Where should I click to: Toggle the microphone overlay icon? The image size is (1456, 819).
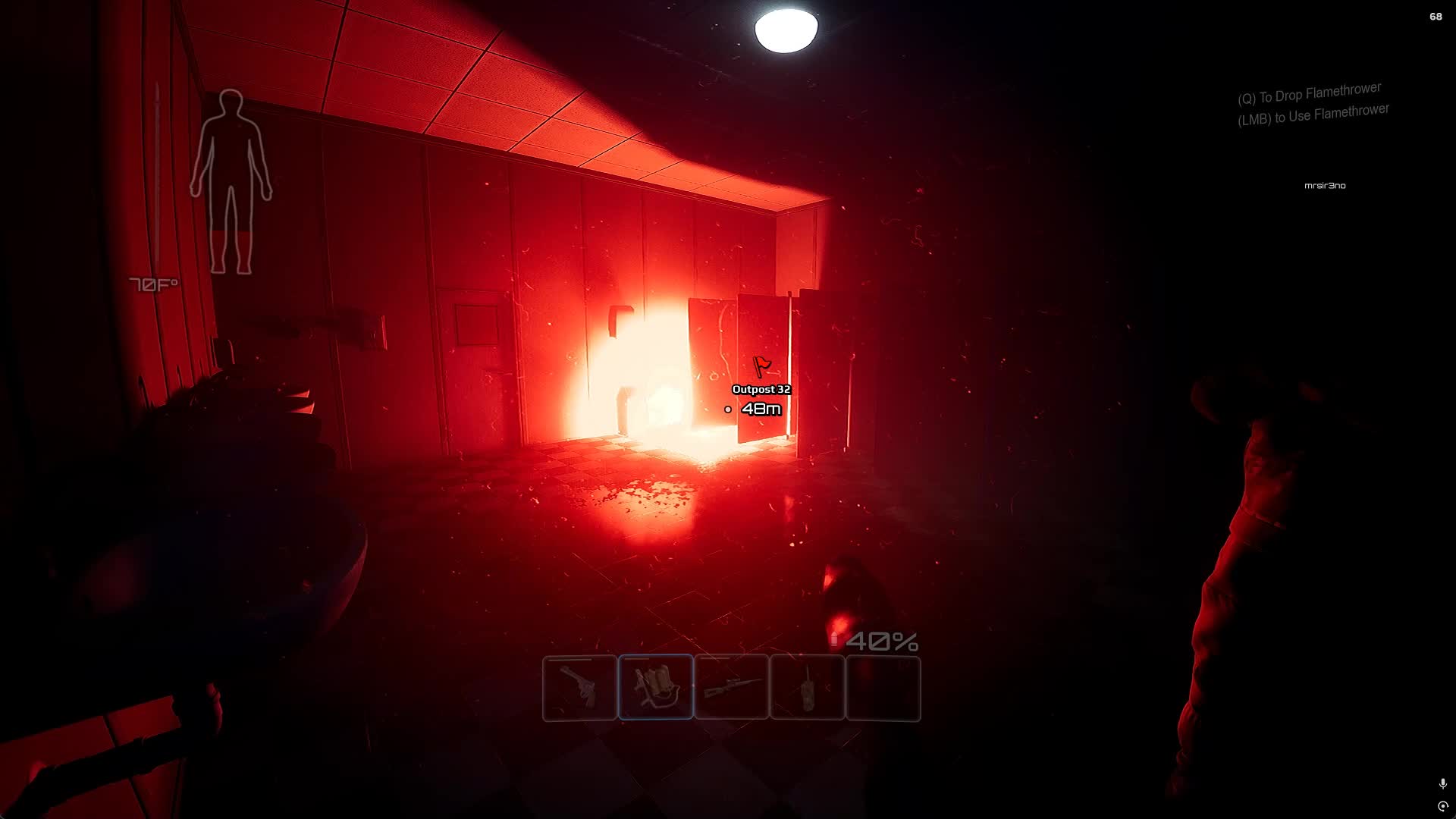1442,783
